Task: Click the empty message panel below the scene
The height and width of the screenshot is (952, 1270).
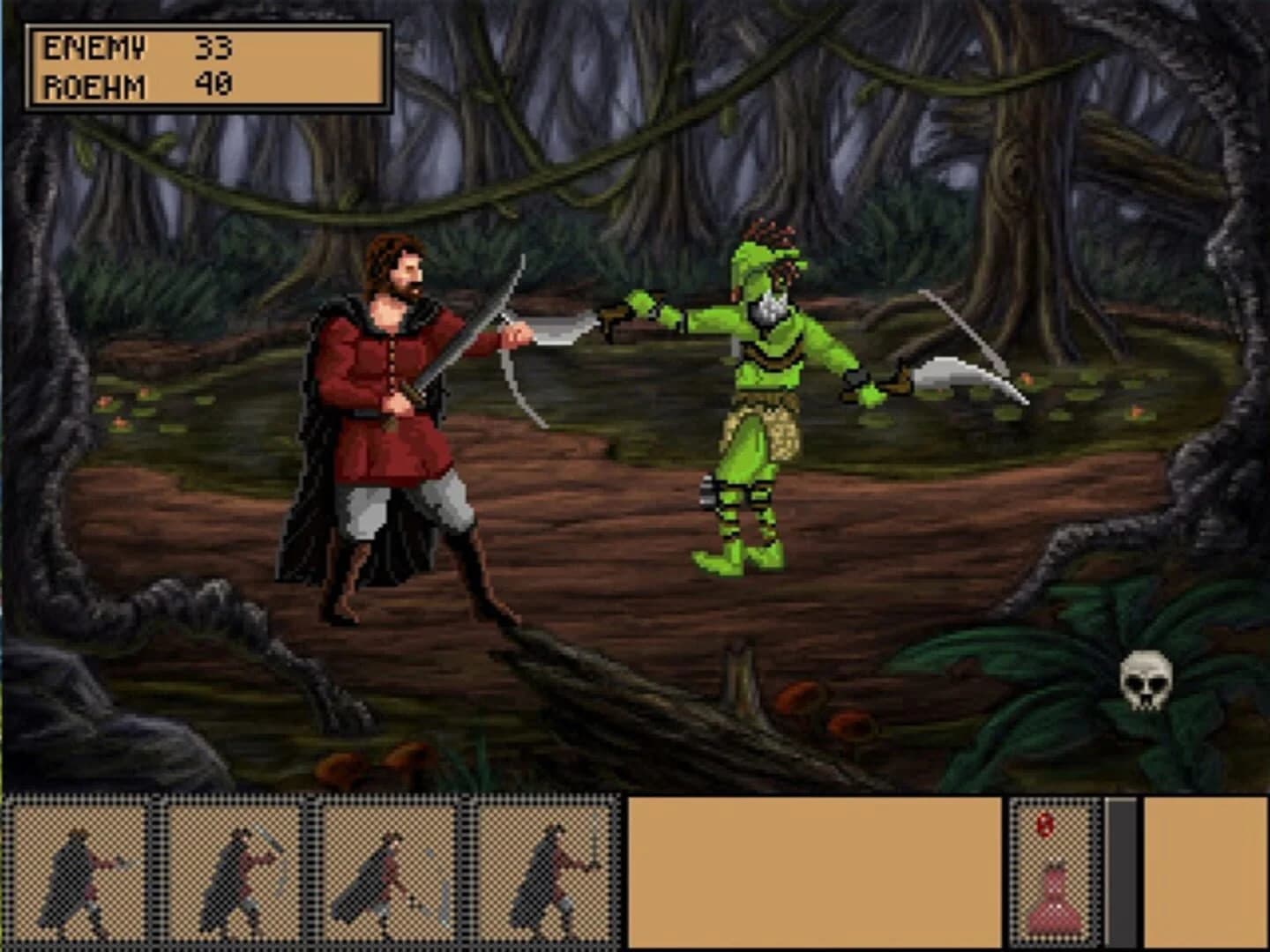Action: [811, 873]
